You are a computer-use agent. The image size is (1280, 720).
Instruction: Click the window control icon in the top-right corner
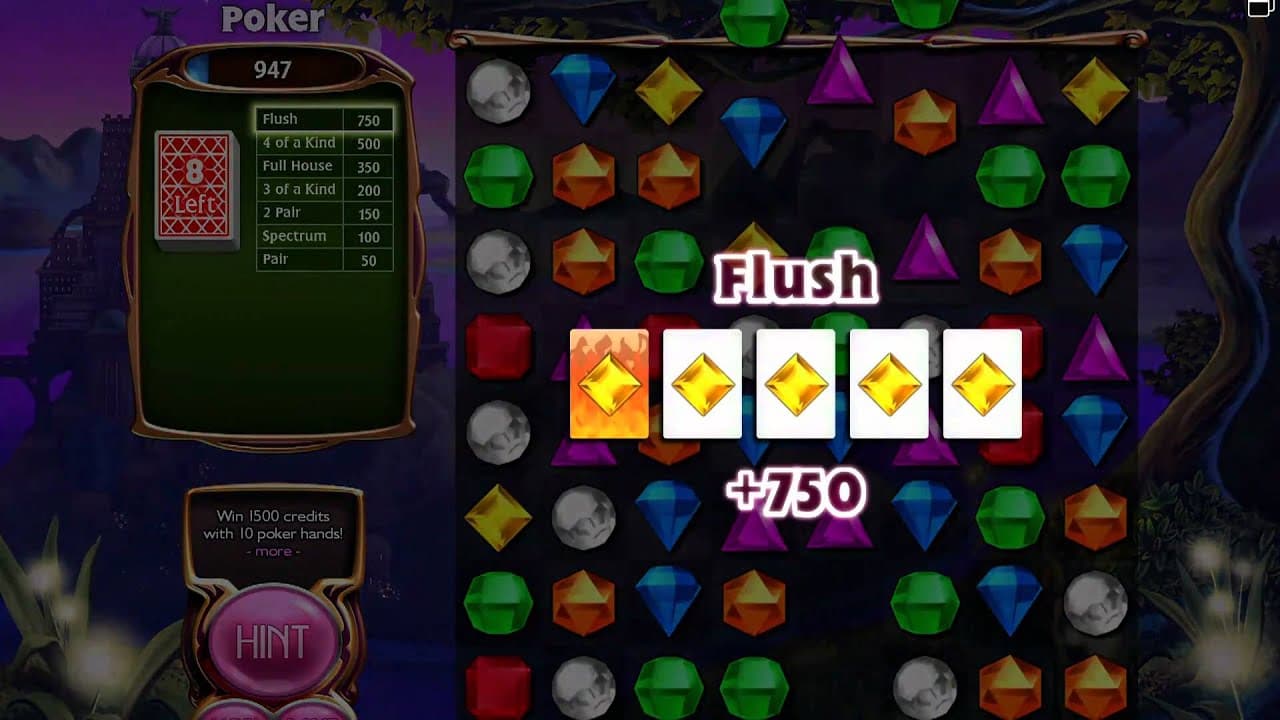1259,8
